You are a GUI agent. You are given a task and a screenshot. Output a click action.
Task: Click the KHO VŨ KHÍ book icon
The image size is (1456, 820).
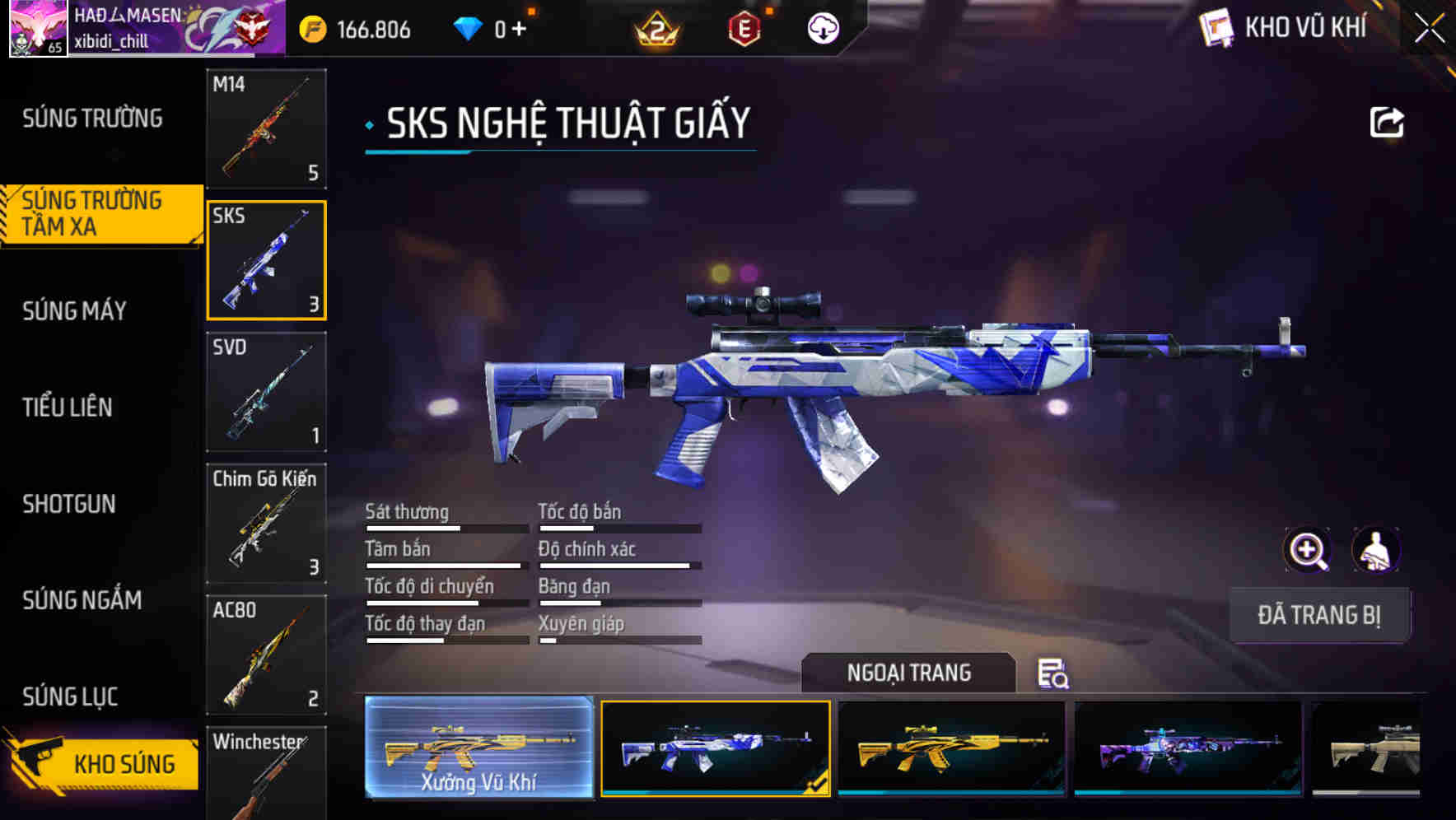[x=1215, y=27]
